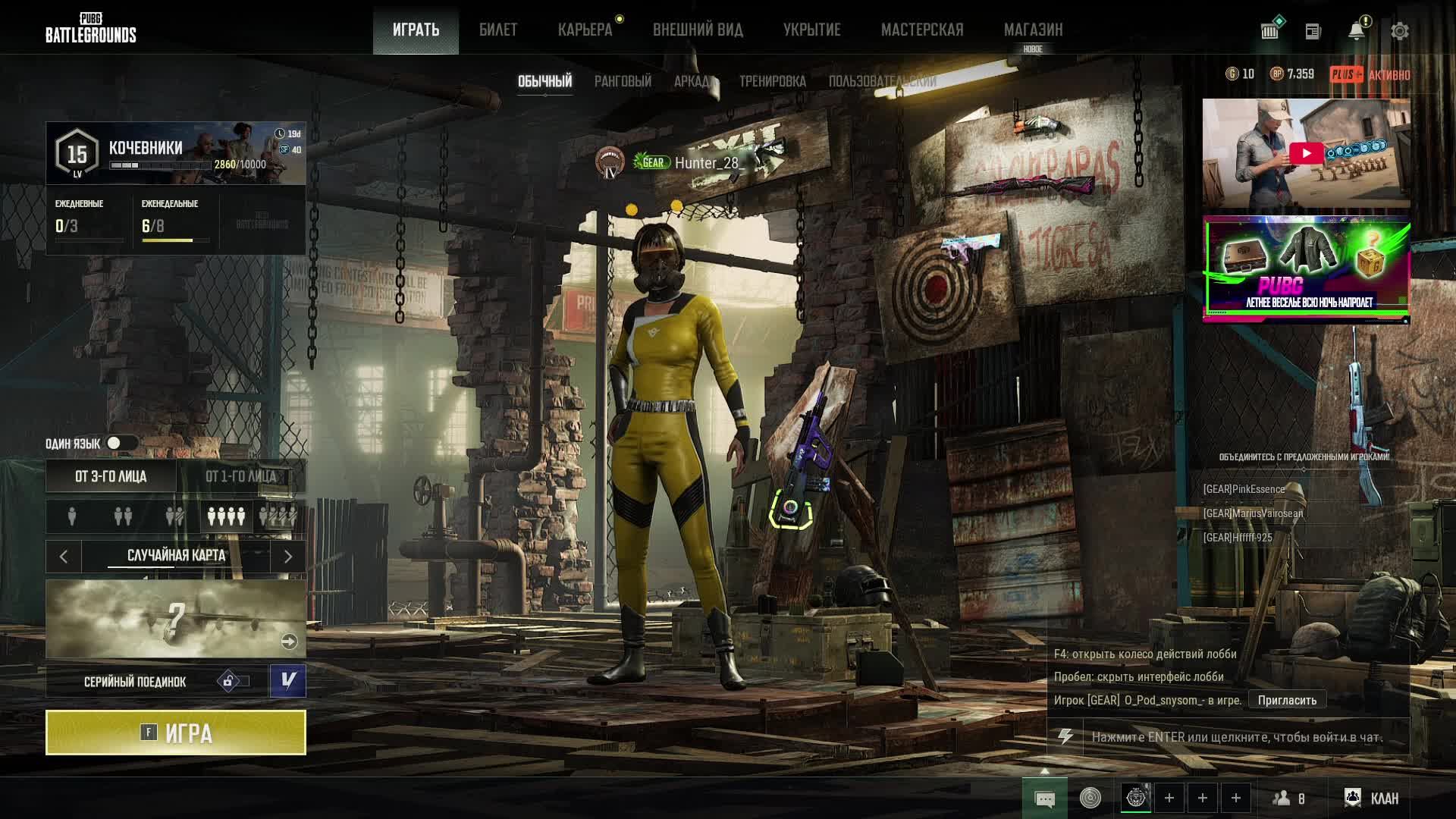The image size is (1456, 819).
Task: Select the РАНГОВЫЙ ranked mode
Action: (x=623, y=81)
